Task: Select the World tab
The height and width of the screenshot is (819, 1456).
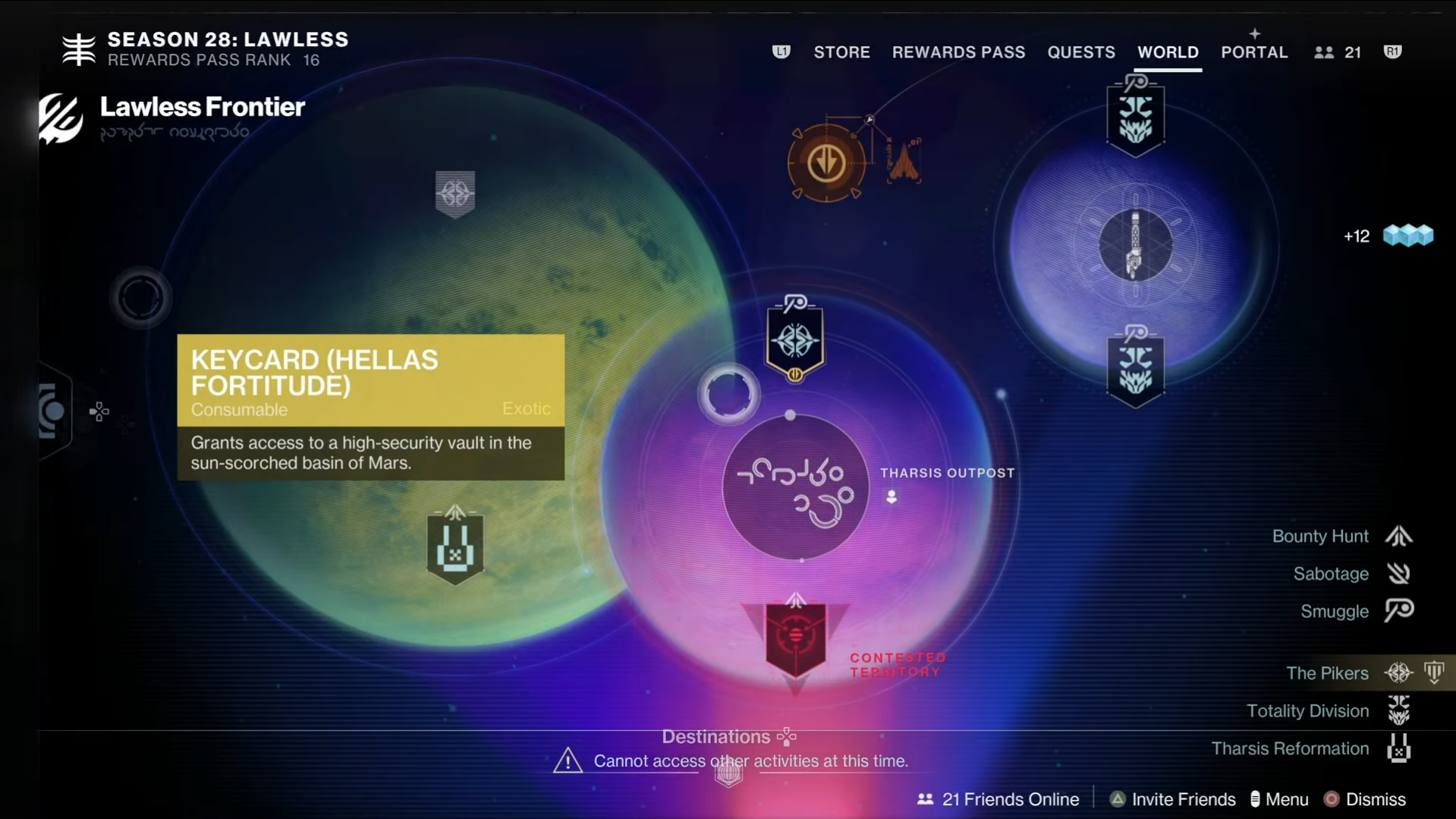Action: coord(1168,52)
